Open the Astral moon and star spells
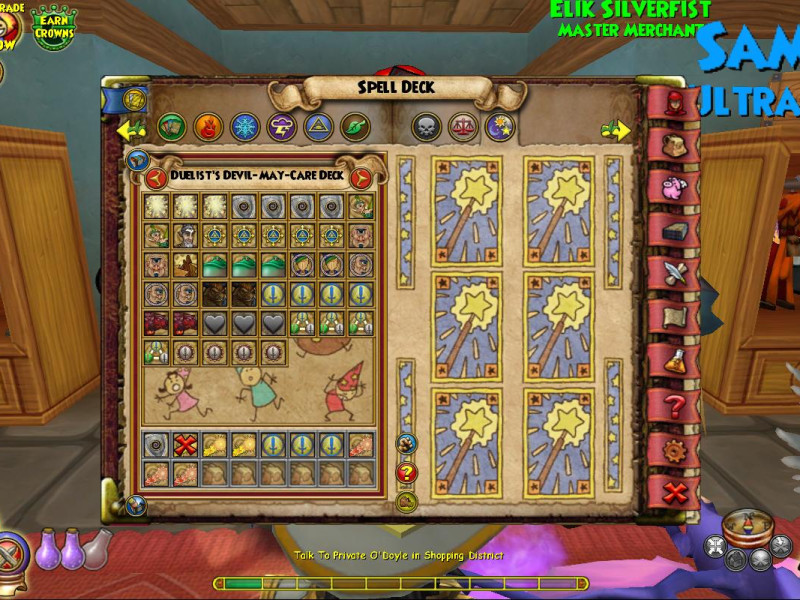The image size is (800, 600). point(500,126)
